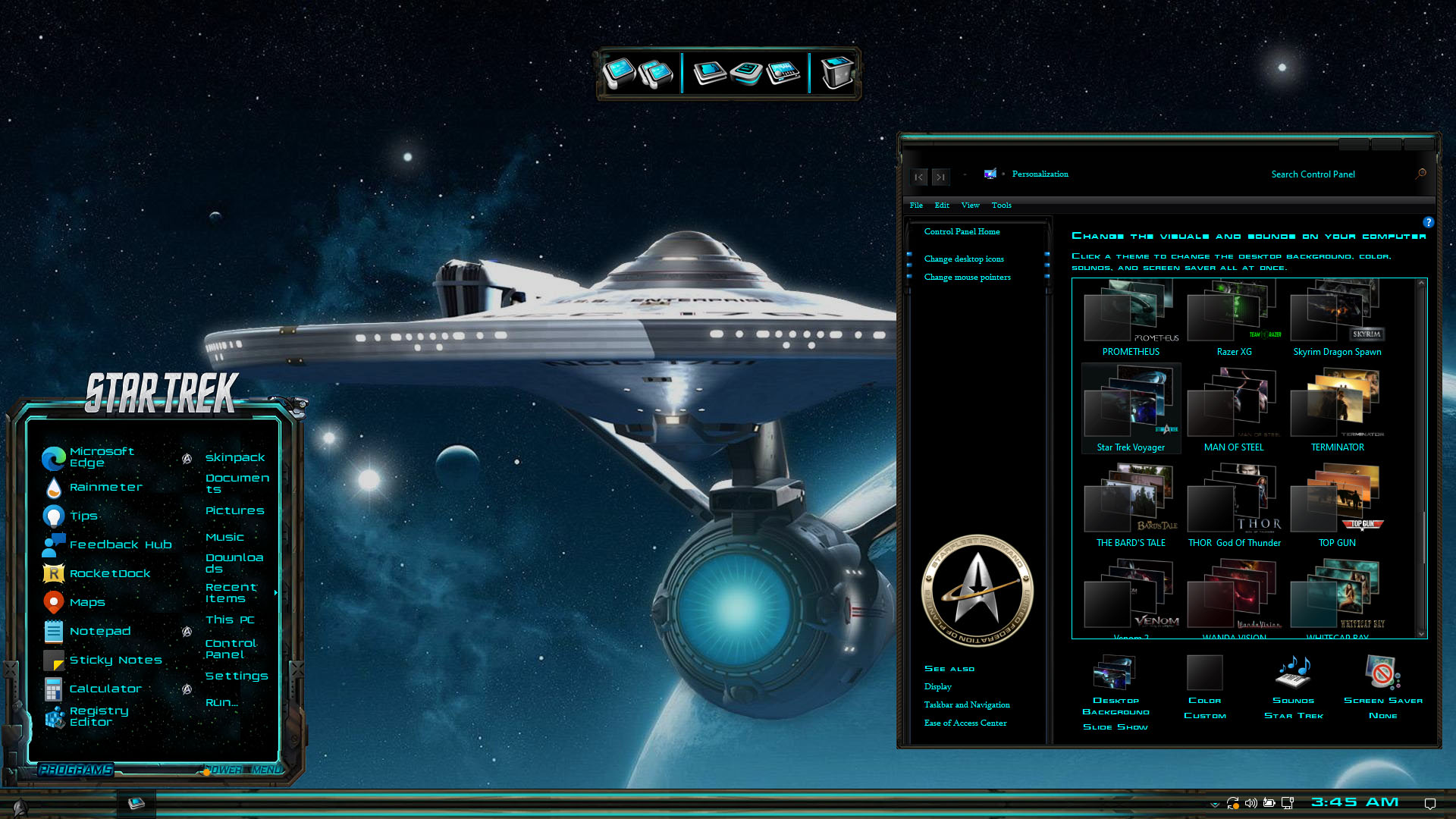Open the Notepad entry
This screenshot has height=819, width=1456.
pos(99,632)
